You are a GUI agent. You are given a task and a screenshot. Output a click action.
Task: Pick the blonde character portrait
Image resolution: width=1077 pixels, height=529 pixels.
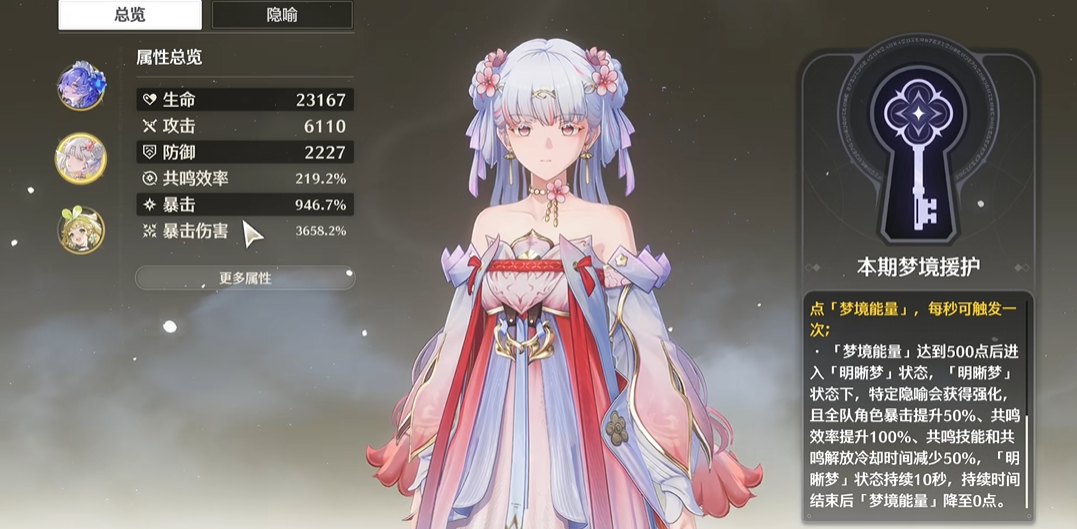81,229
